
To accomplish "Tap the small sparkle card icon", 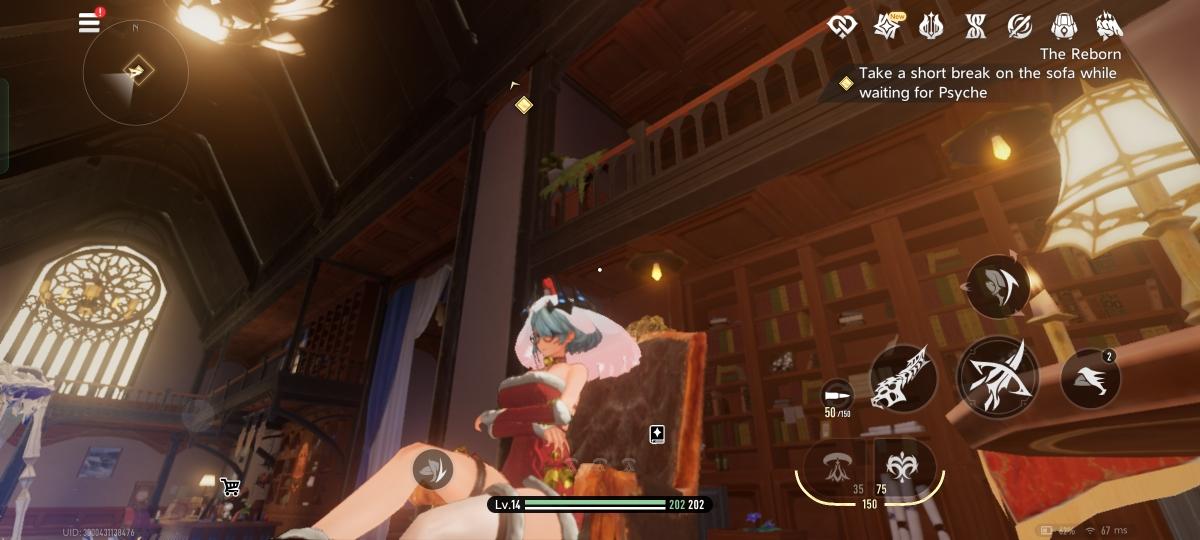I will [656, 433].
